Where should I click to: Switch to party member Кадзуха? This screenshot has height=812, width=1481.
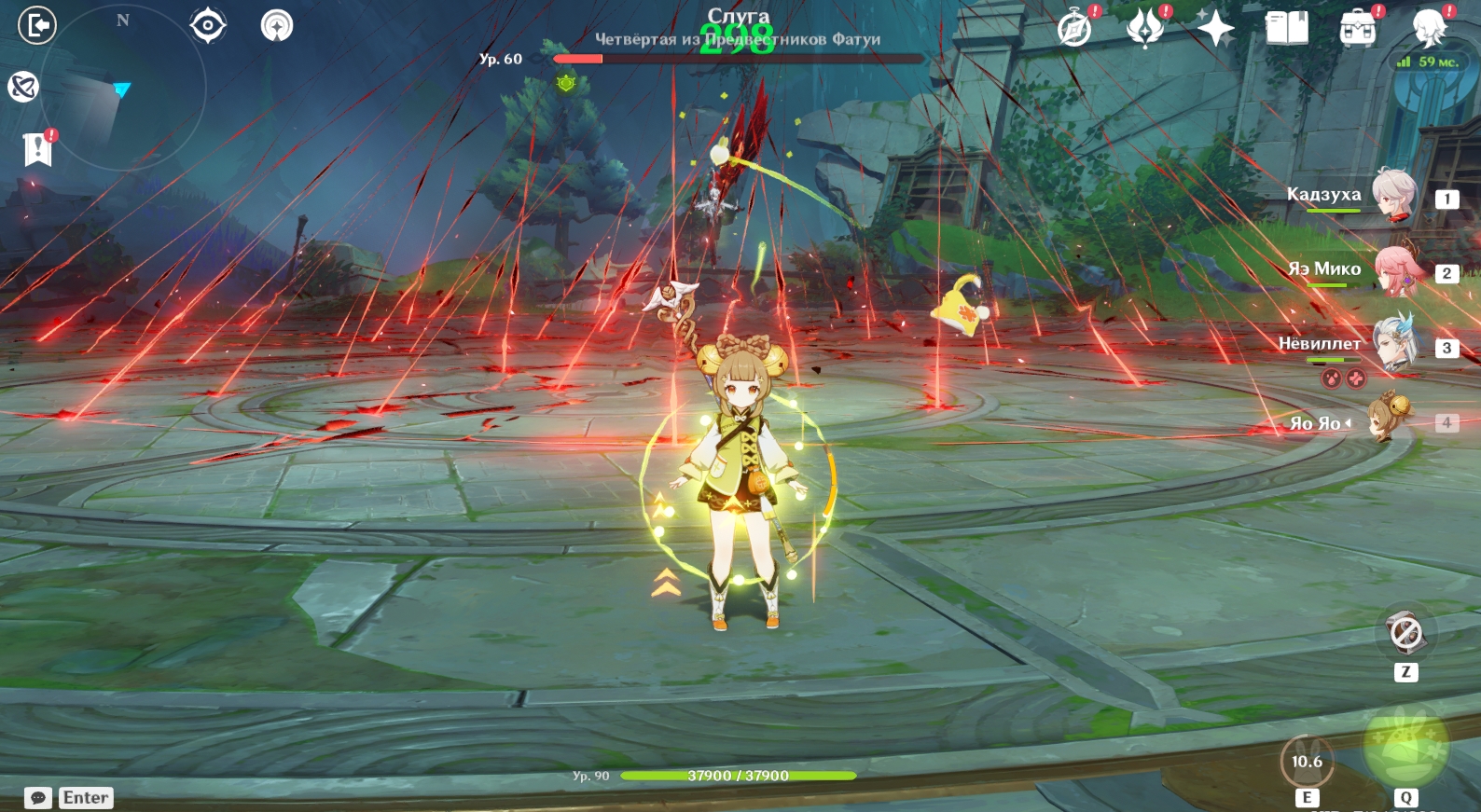pos(1394,196)
